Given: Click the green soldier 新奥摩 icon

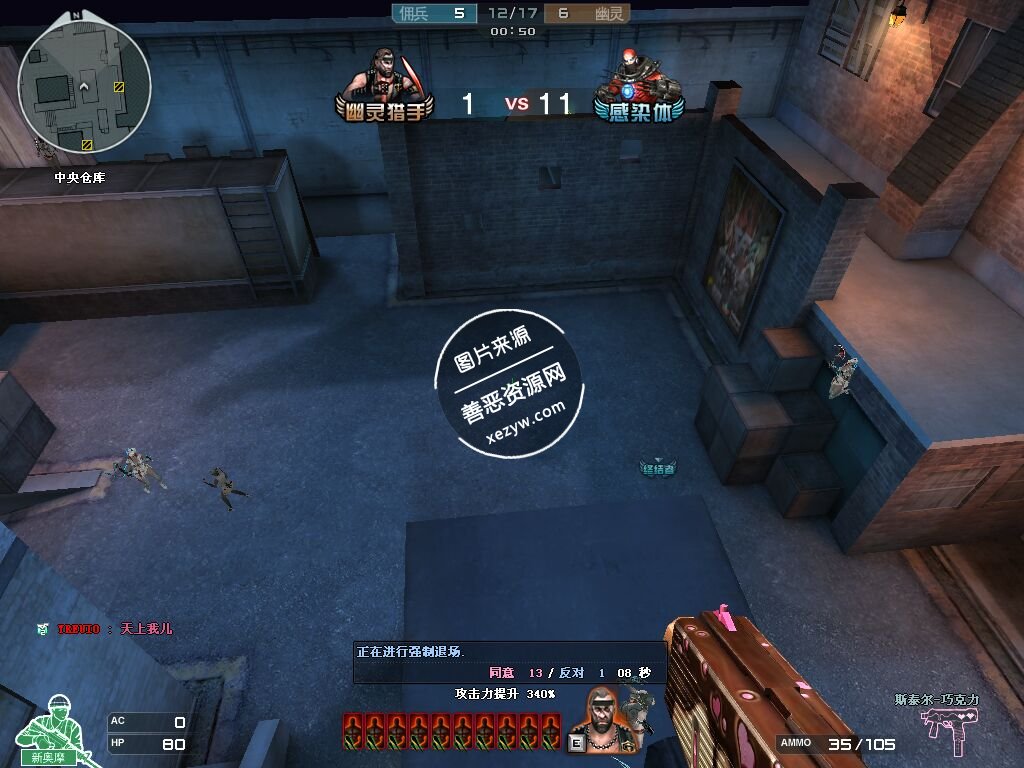Looking at the screenshot, I should click(48, 731).
